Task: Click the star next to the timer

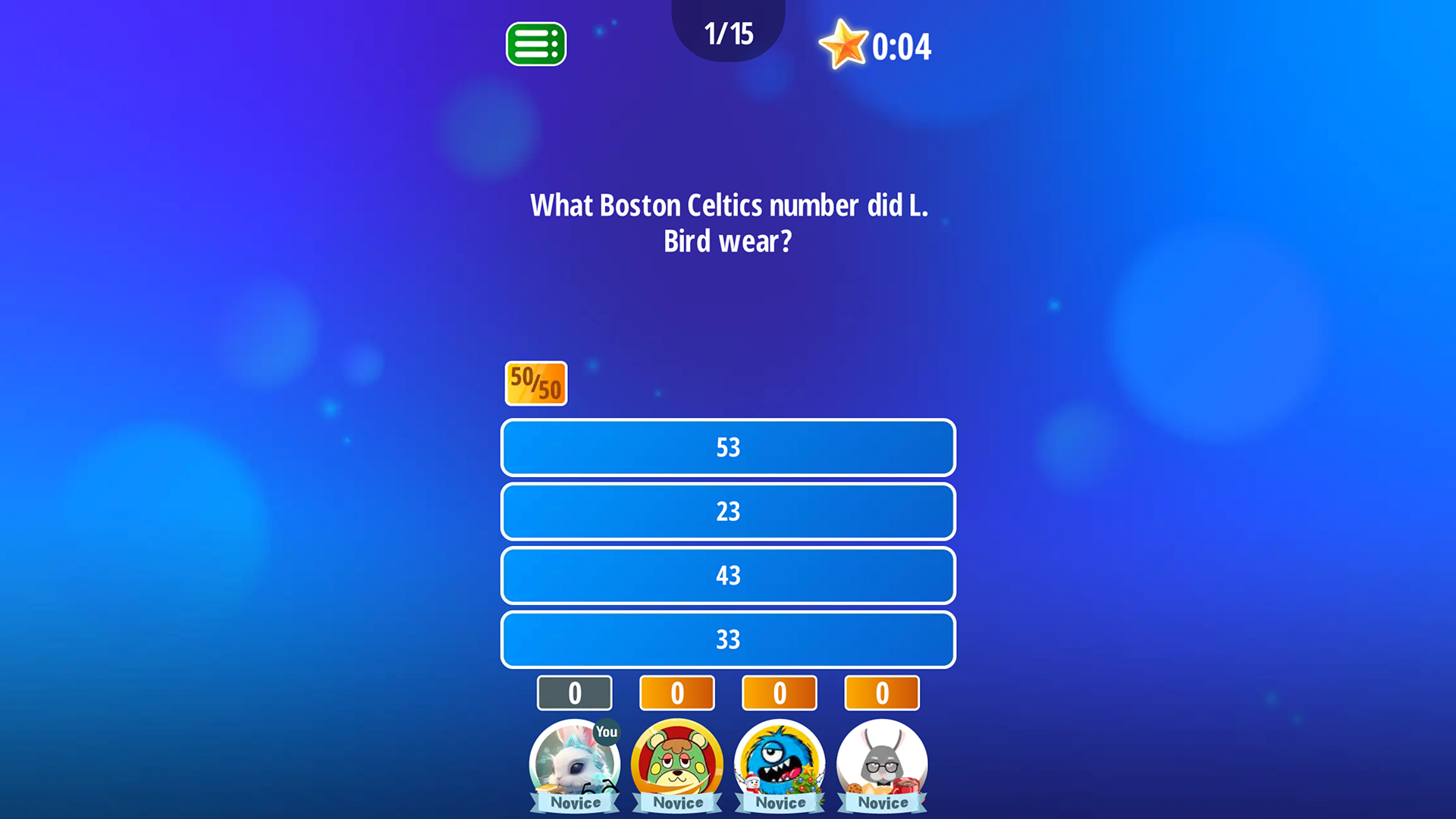Action: (844, 45)
